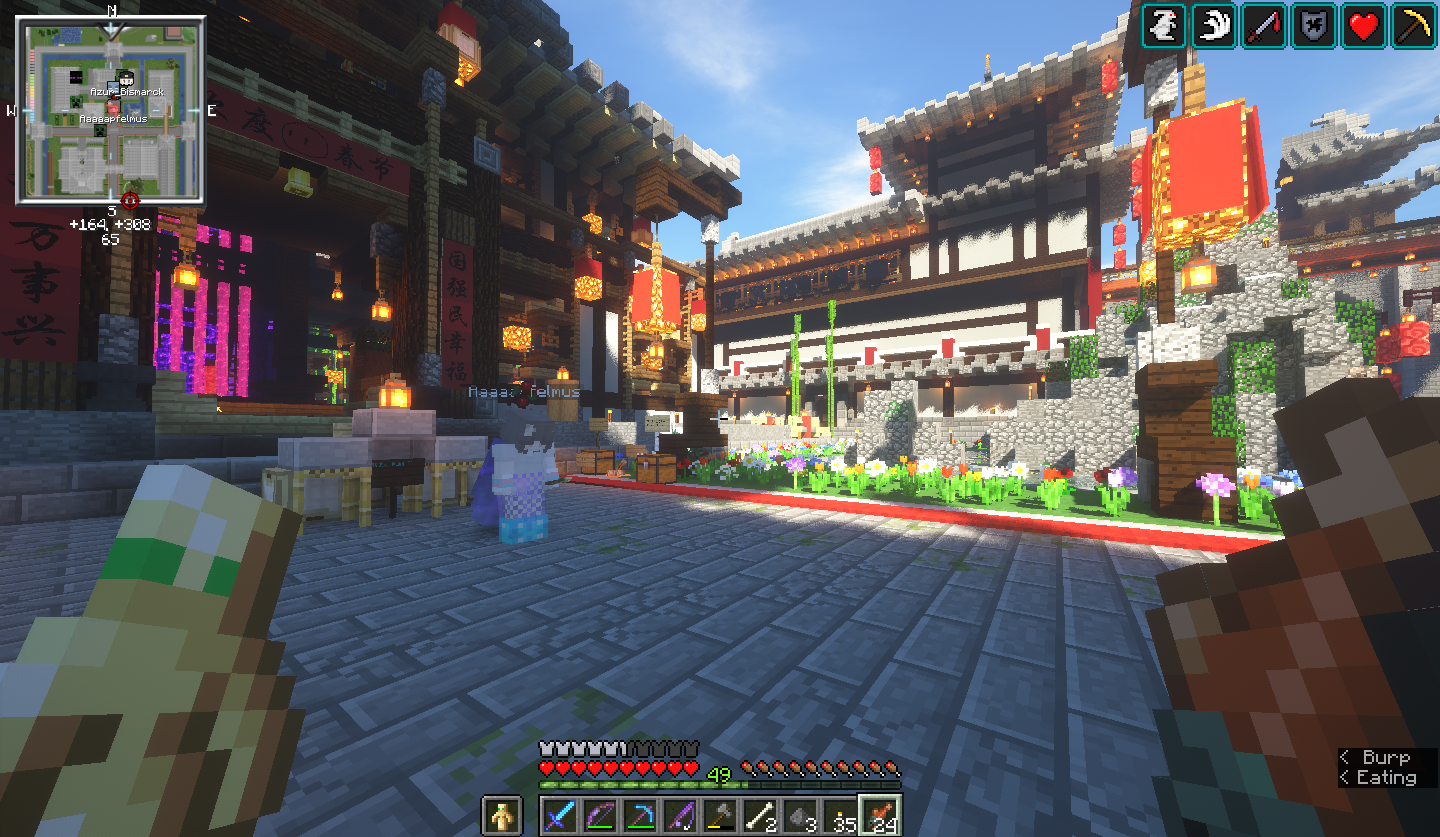The height and width of the screenshot is (837, 1440).
Task: Equip the fishing rod hotbar slot
Action: [678, 815]
